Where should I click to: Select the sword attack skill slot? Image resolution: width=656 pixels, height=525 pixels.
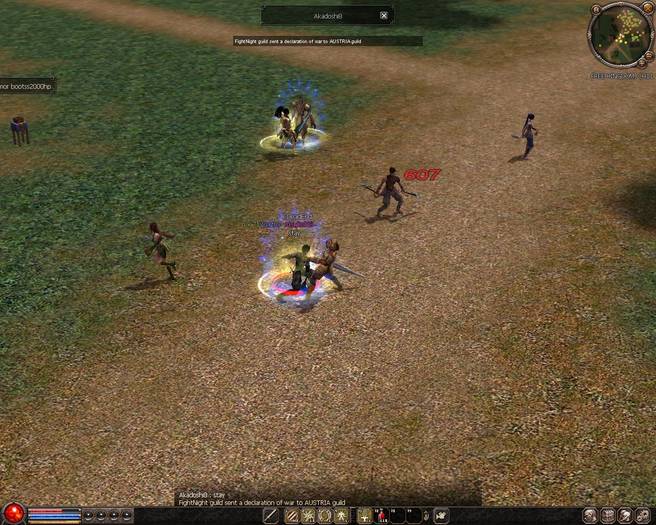click(271, 516)
